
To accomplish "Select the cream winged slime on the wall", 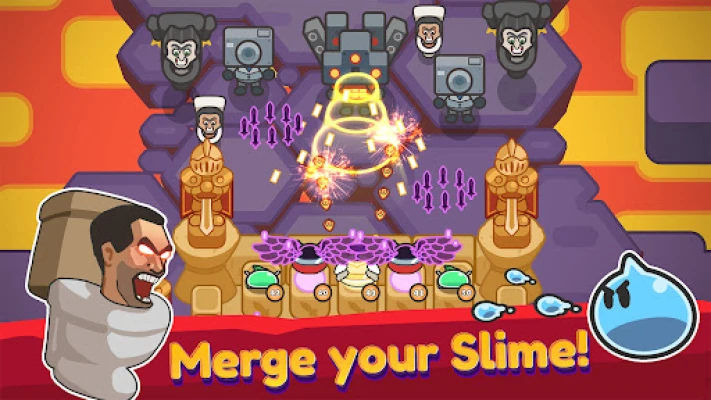I will click(x=357, y=275).
